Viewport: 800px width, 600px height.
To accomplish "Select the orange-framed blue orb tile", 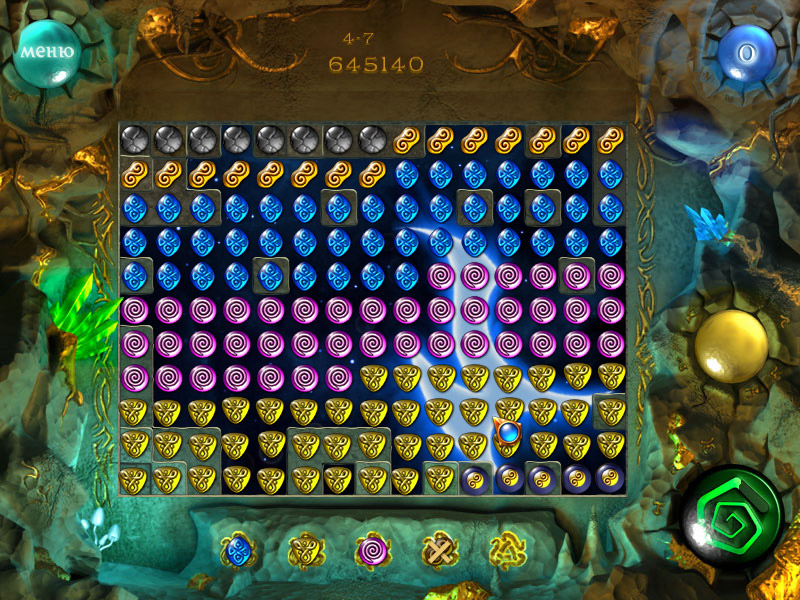I will 509,435.
